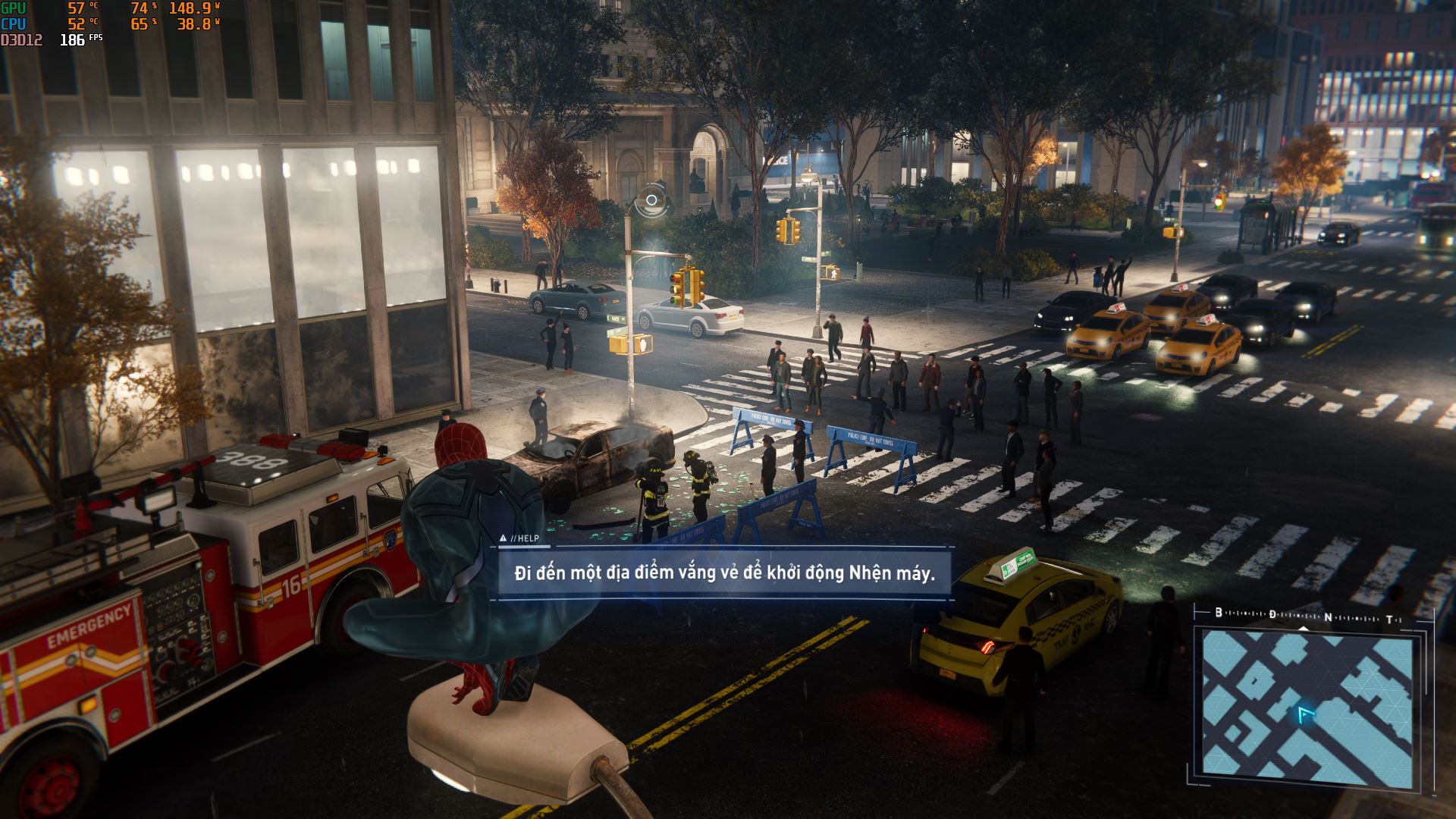Click the player arrow on the minimap
1456x819 pixels.
point(1305,714)
